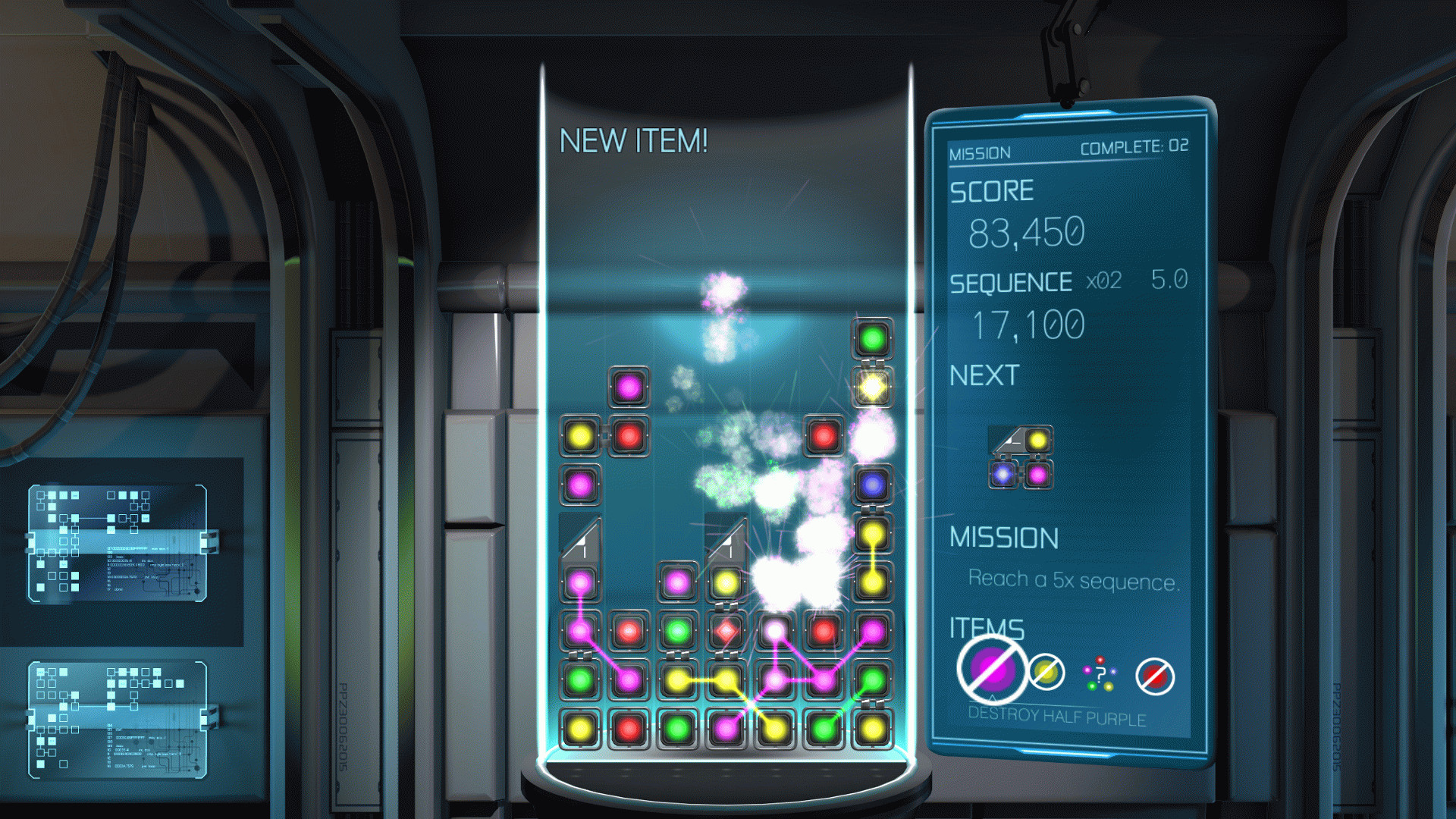Select the destroy half purple item
Viewport: 1456px width, 819px height.
click(x=992, y=670)
